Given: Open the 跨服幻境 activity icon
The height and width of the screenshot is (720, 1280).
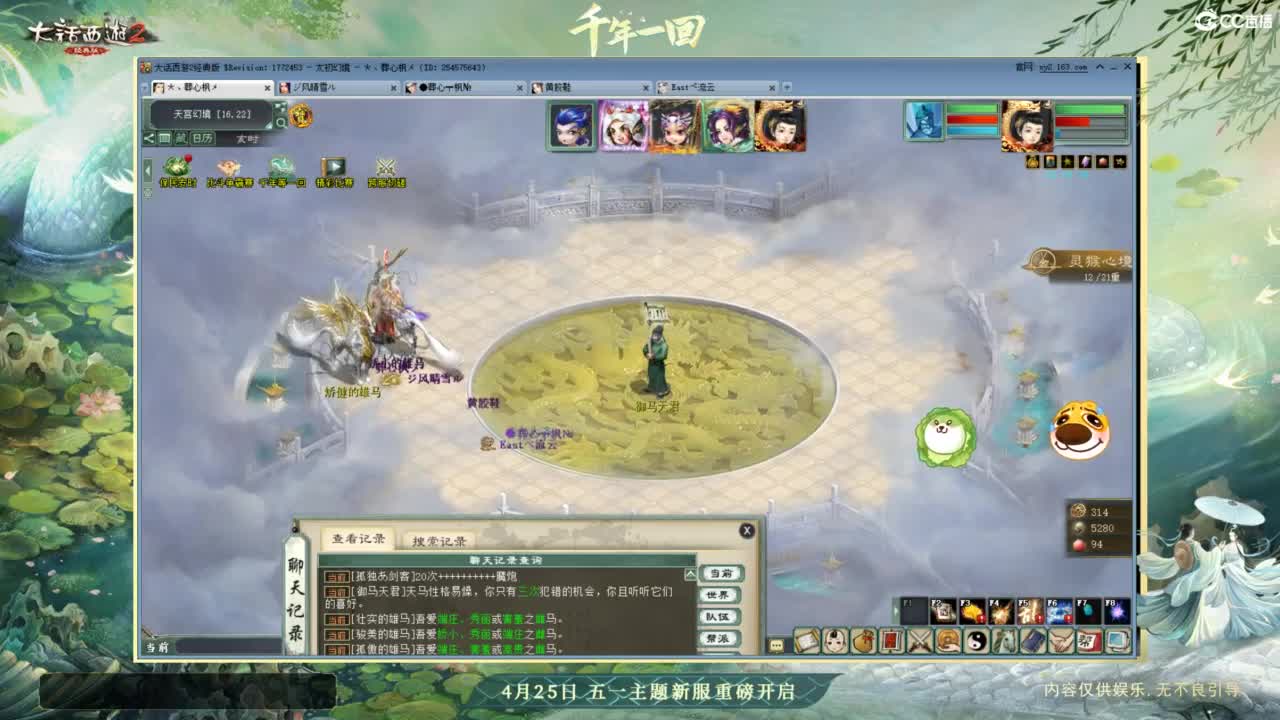Looking at the screenshot, I should [386, 167].
